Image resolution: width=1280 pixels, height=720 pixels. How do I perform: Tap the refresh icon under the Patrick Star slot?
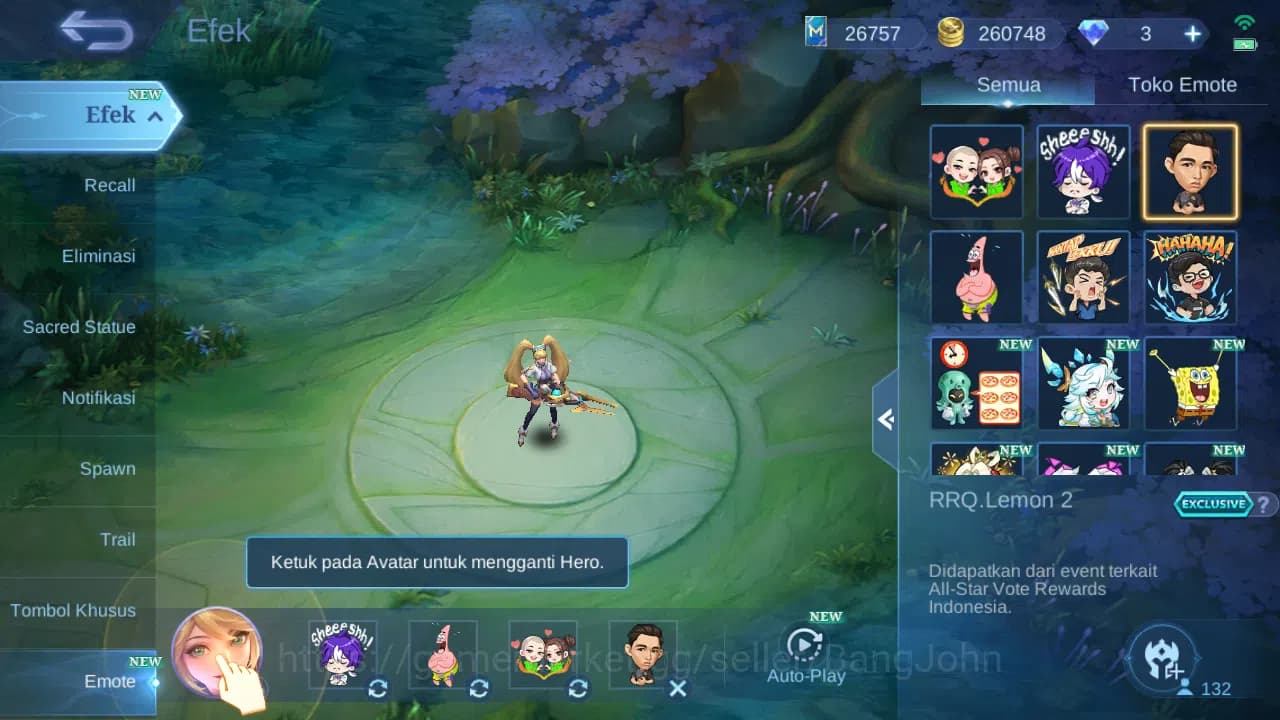click(477, 689)
